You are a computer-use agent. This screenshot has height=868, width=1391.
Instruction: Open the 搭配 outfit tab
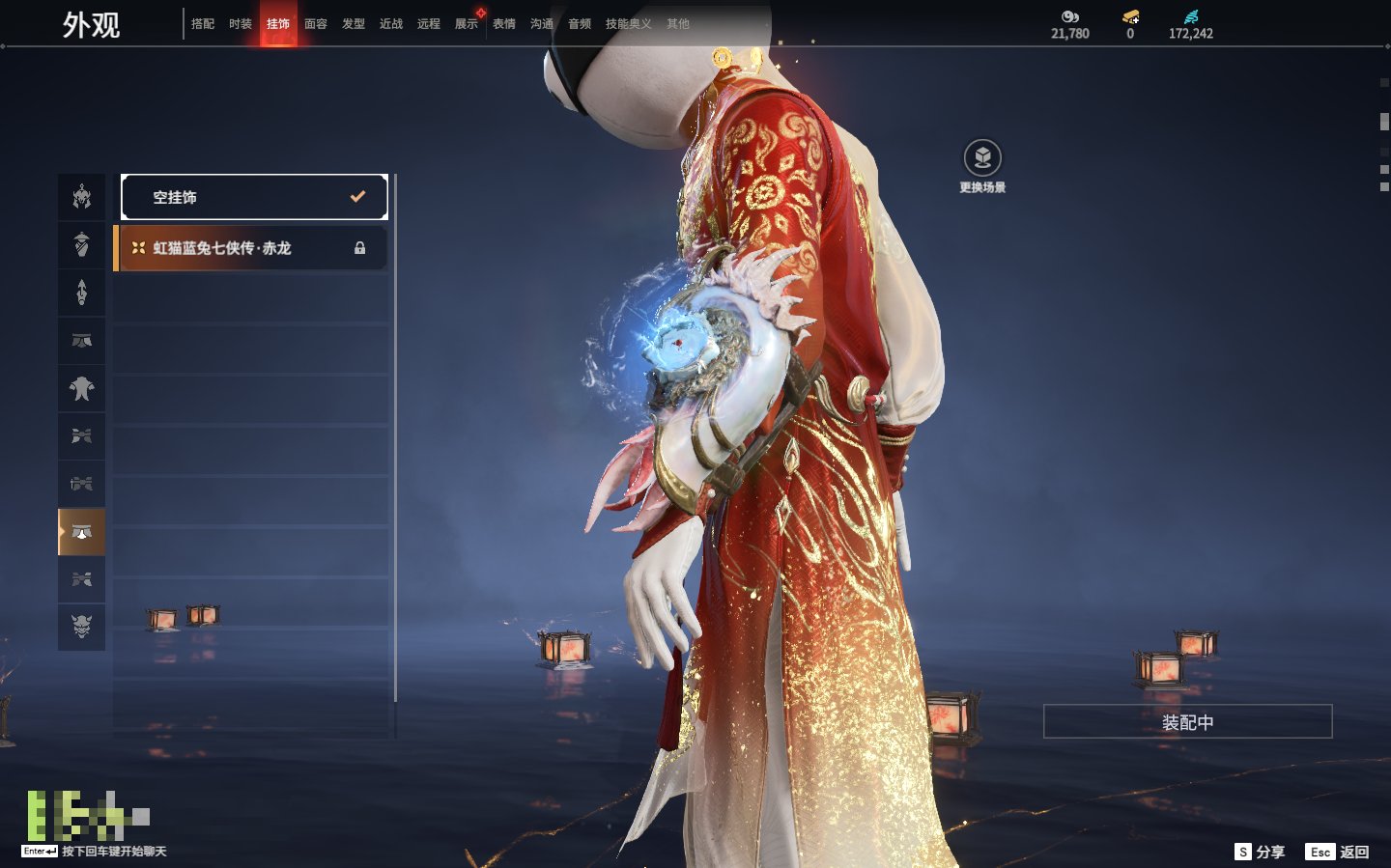click(x=203, y=24)
